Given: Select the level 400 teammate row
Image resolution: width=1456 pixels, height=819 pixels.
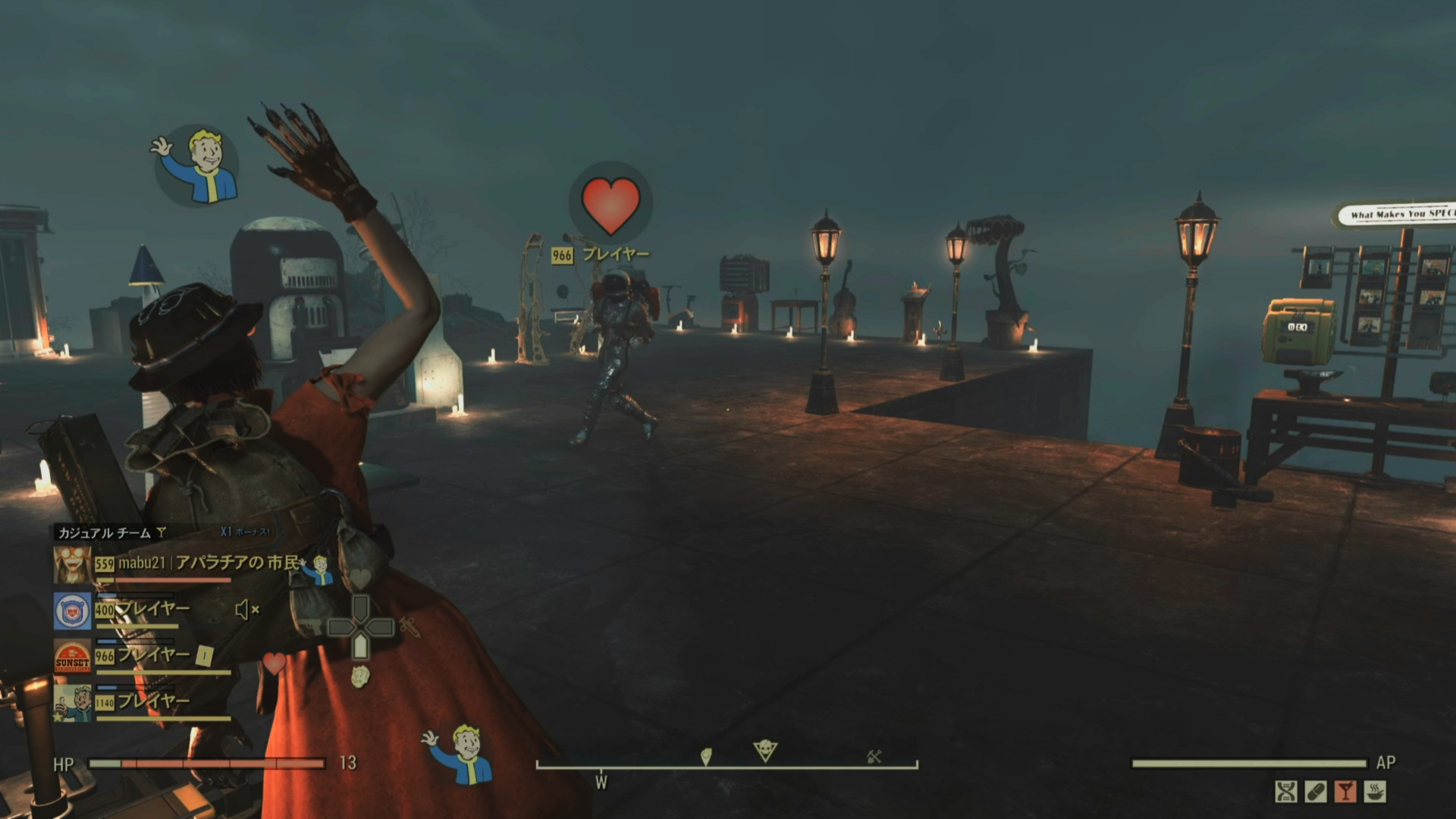Looking at the screenshot, I should 152,609.
